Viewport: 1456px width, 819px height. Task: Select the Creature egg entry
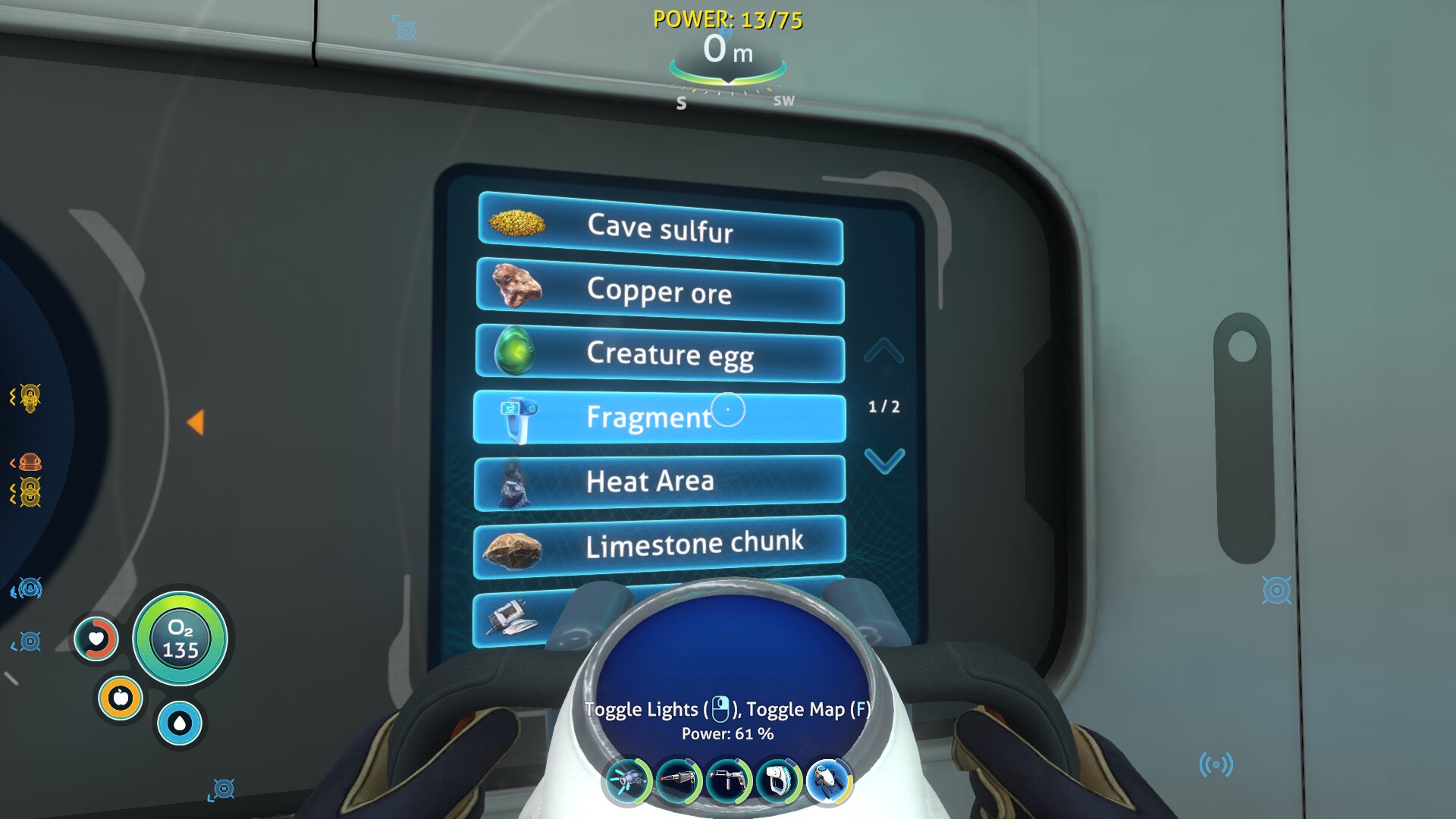(660, 354)
